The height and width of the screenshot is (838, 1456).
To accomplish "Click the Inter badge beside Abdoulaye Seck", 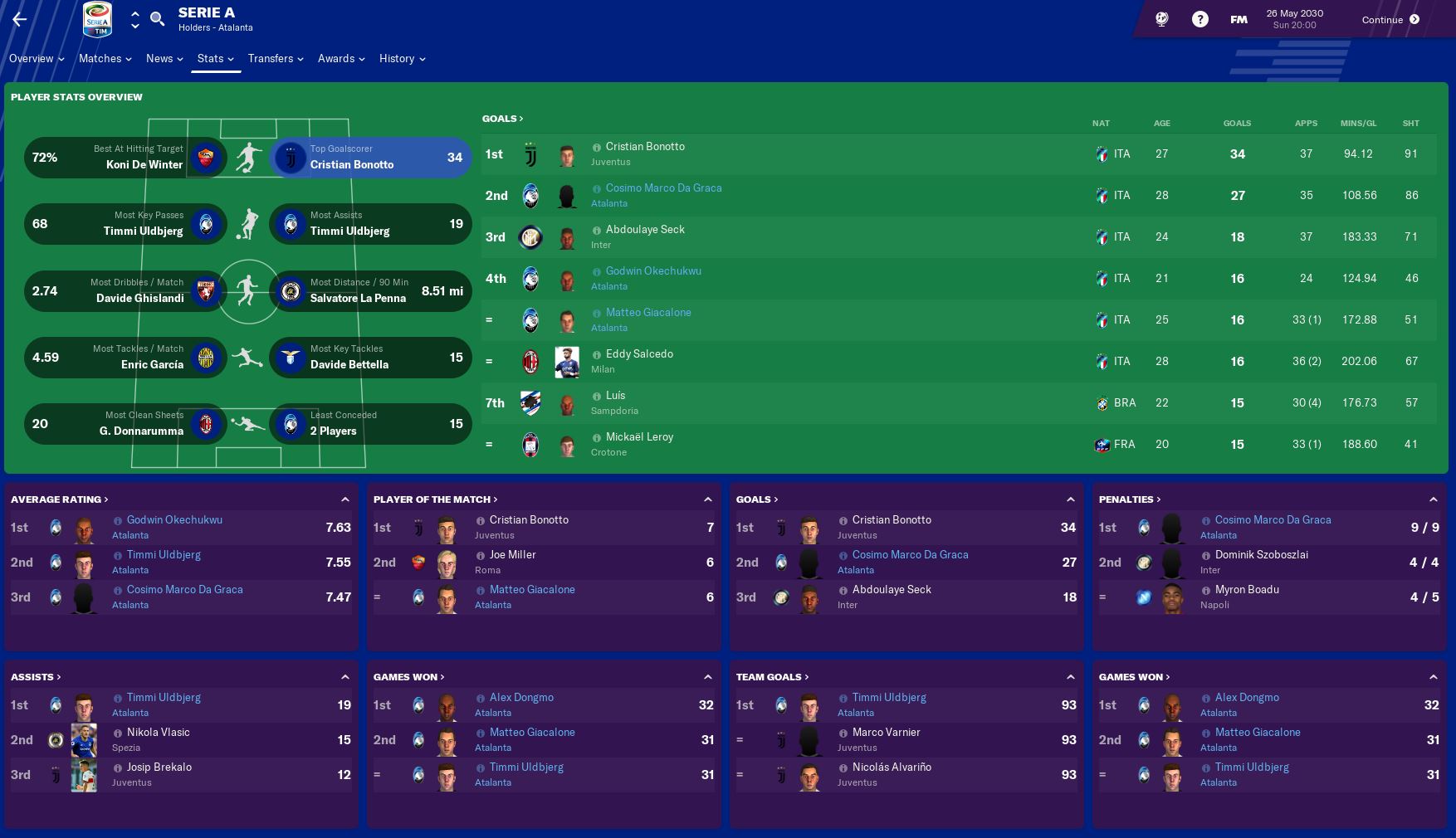I will (532, 236).
